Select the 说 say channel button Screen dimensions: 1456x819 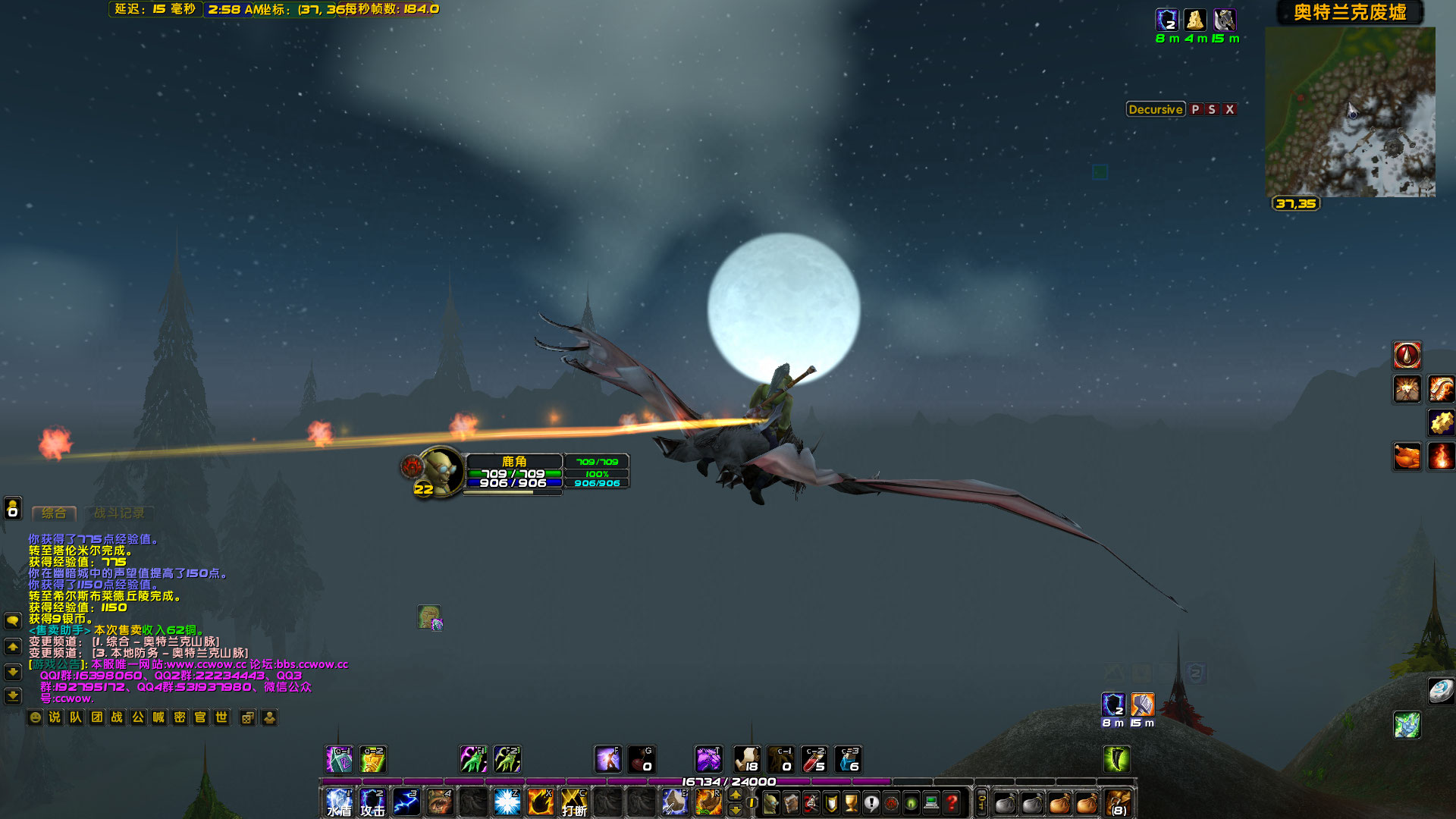tap(55, 717)
